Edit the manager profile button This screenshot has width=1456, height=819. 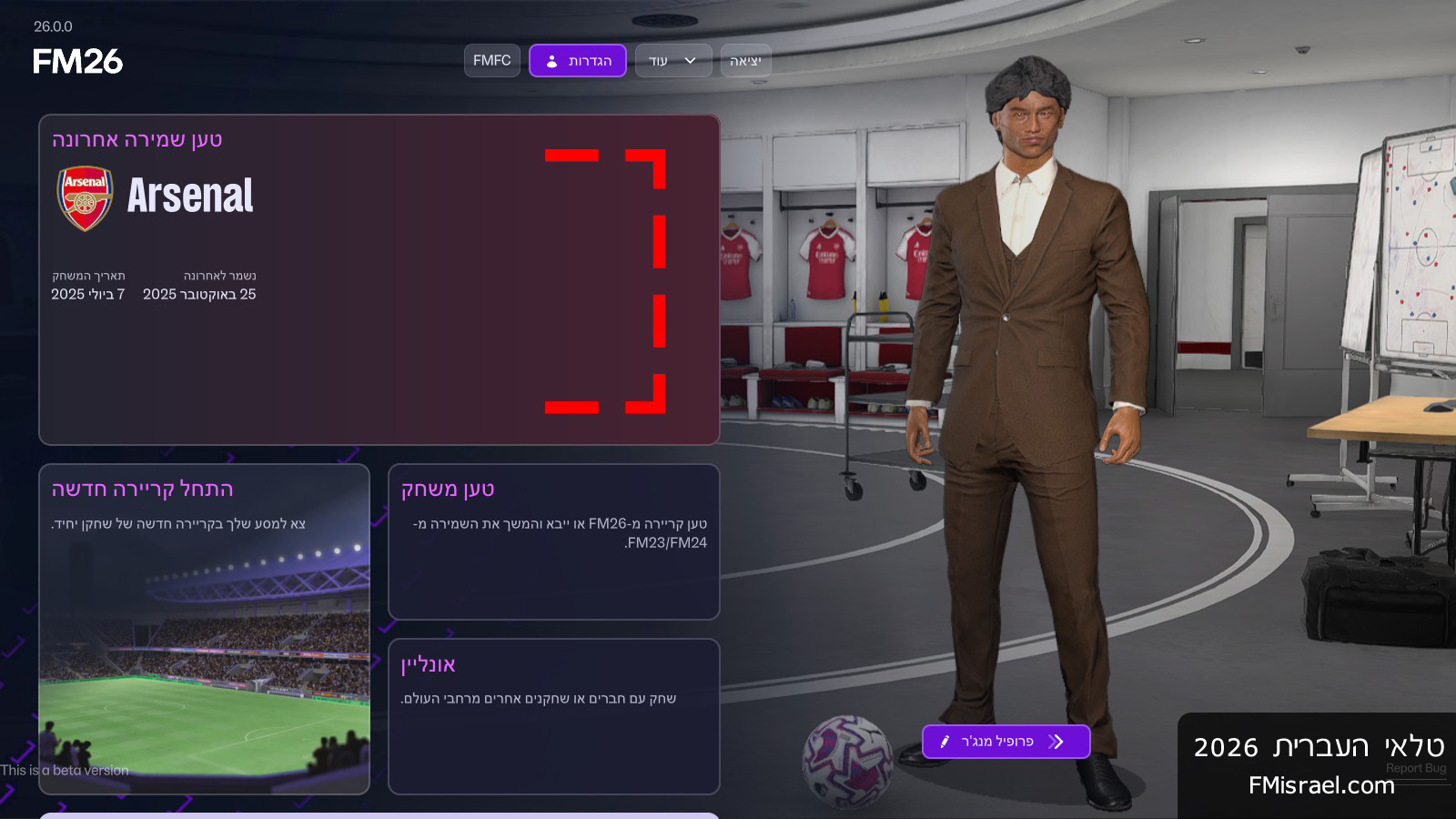point(1006,742)
